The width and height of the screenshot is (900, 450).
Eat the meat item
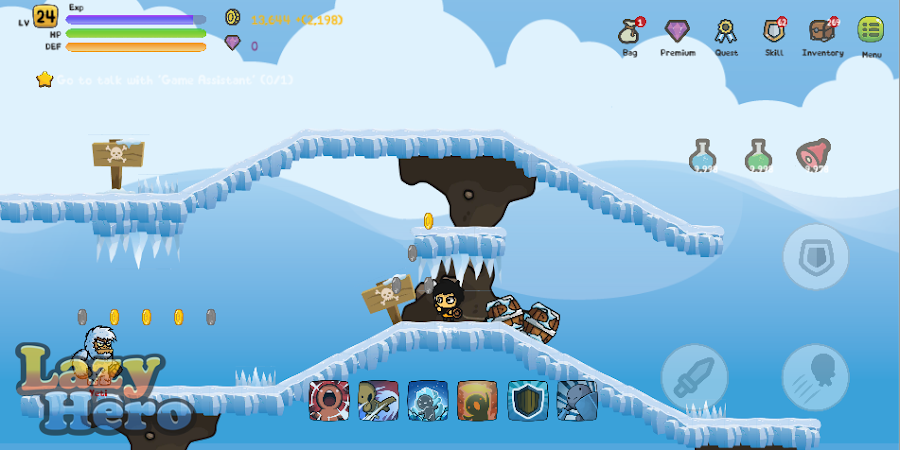tap(814, 155)
